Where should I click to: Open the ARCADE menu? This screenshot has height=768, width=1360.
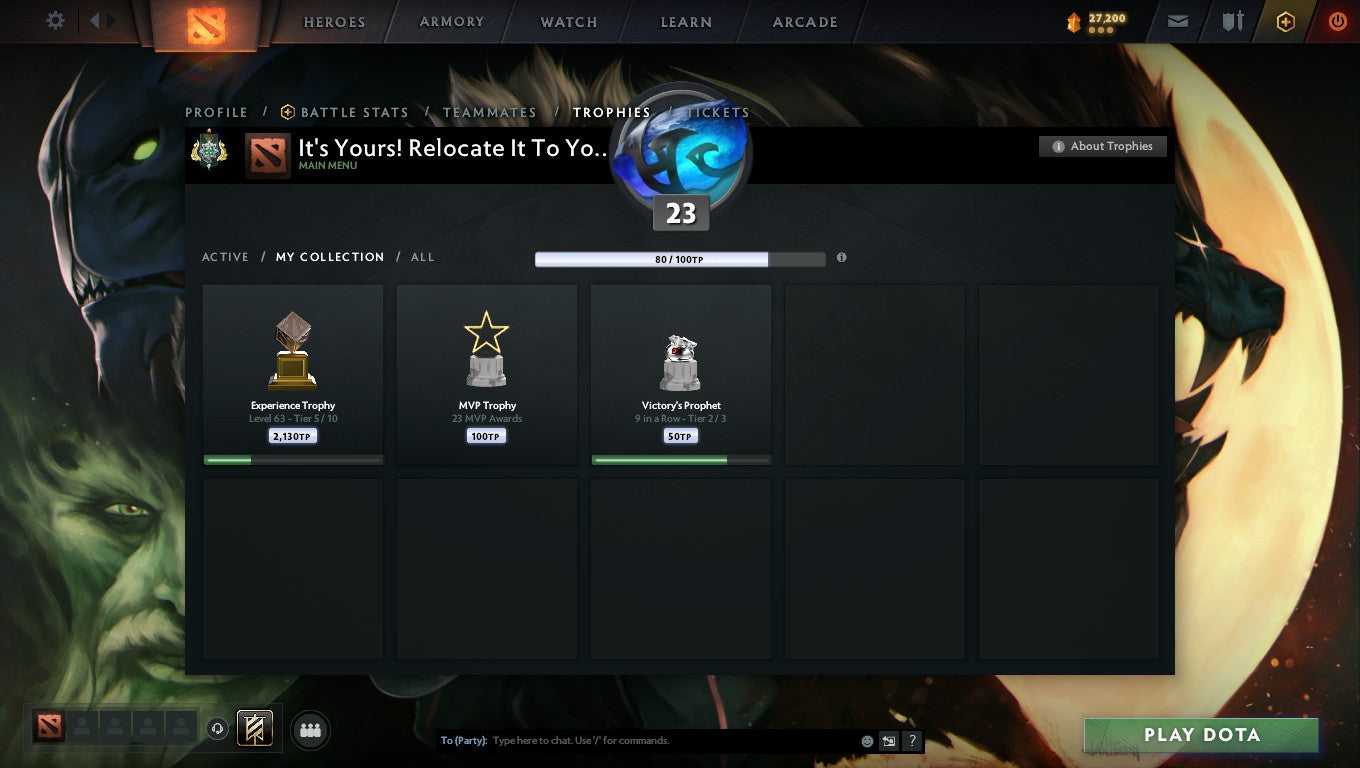[806, 21]
